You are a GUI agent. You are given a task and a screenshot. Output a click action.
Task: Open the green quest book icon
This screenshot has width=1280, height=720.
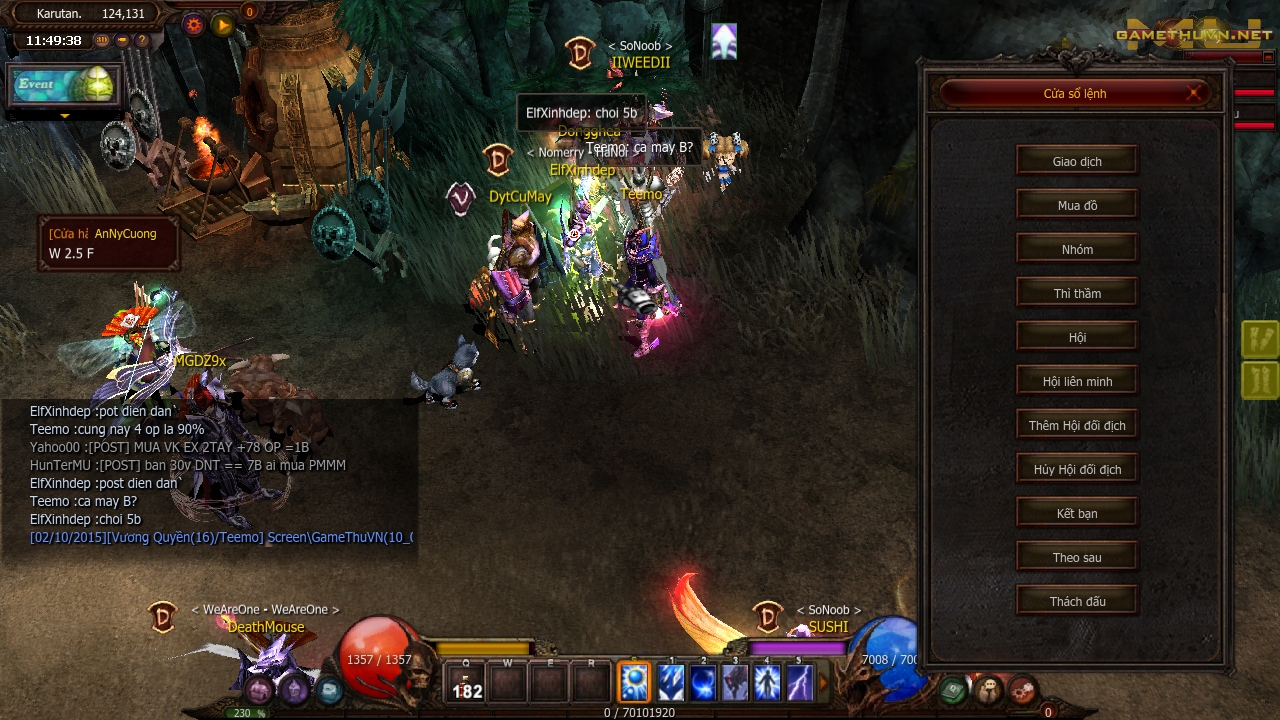coord(951,690)
